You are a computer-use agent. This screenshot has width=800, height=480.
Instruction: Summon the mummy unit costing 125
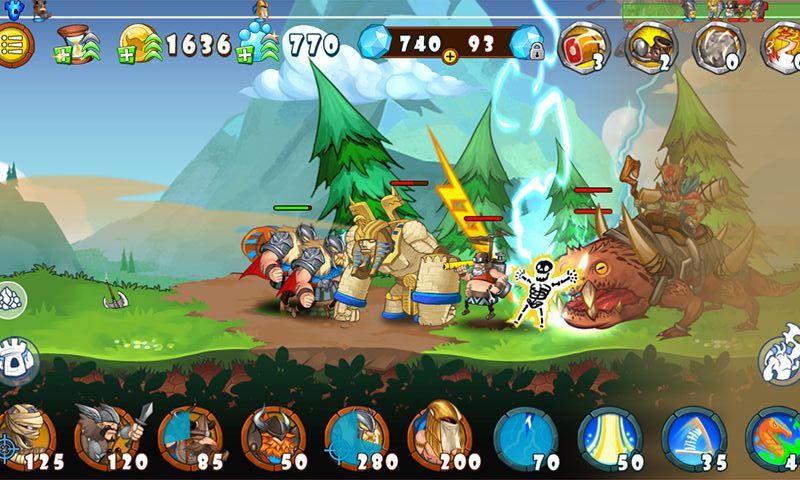(26, 437)
